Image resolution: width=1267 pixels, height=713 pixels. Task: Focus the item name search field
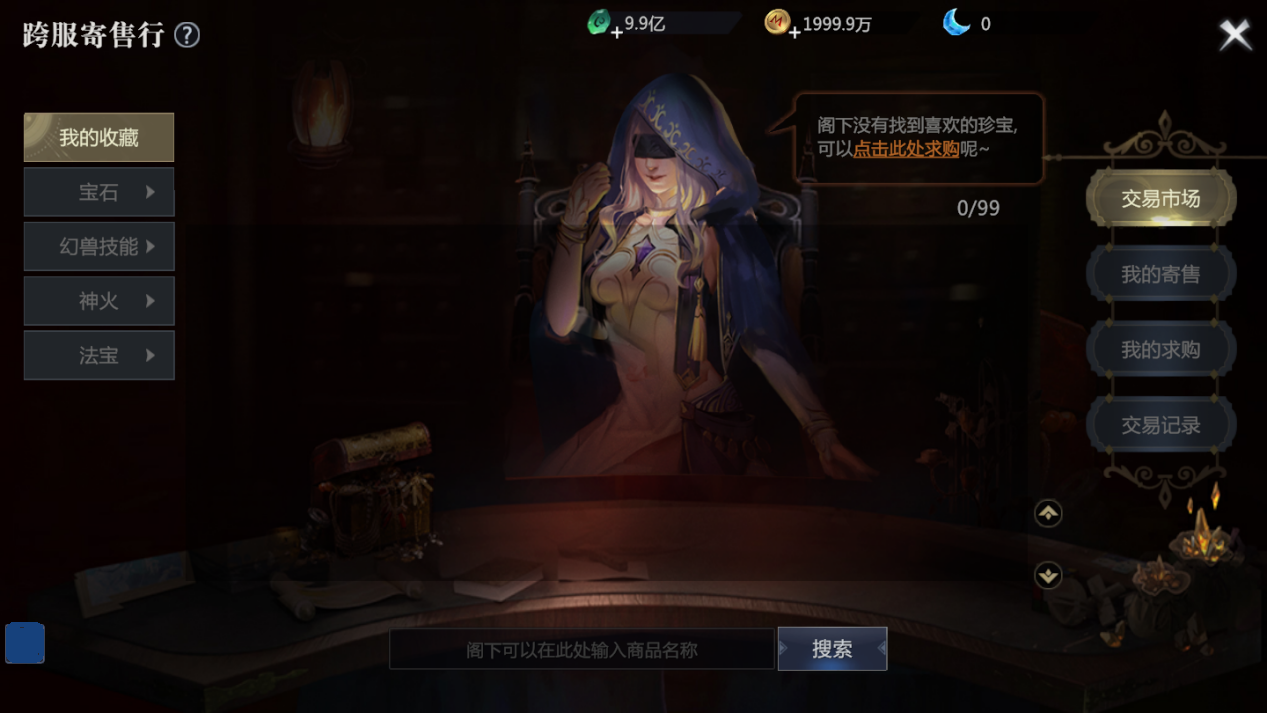click(x=581, y=650)
